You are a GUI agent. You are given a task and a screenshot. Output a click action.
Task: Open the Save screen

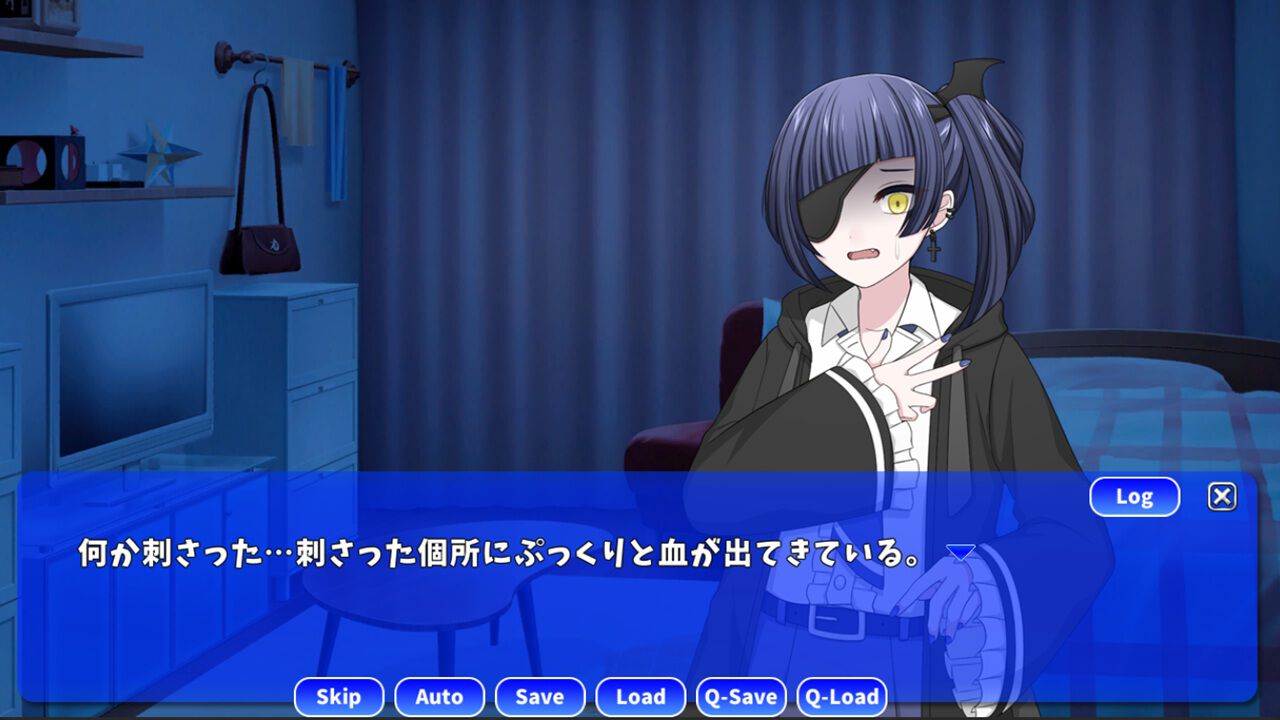pos(540,697)
